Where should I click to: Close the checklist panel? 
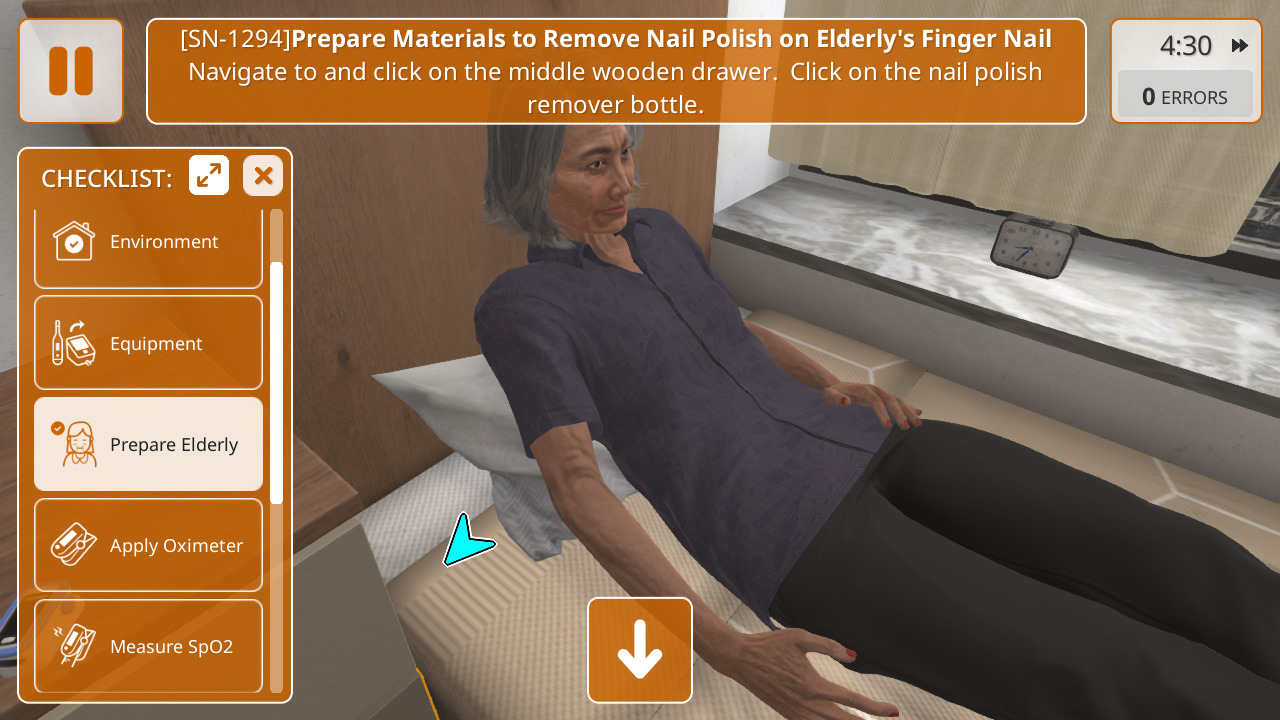click(x=263, y=176)
